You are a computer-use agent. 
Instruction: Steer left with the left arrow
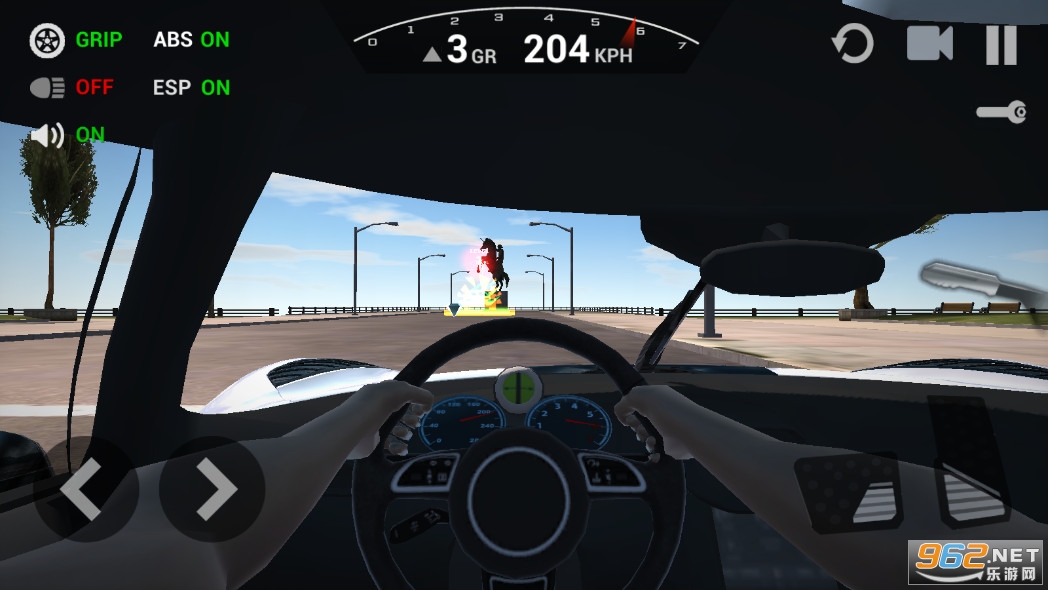pyautogui.click(x=82, y=490)
